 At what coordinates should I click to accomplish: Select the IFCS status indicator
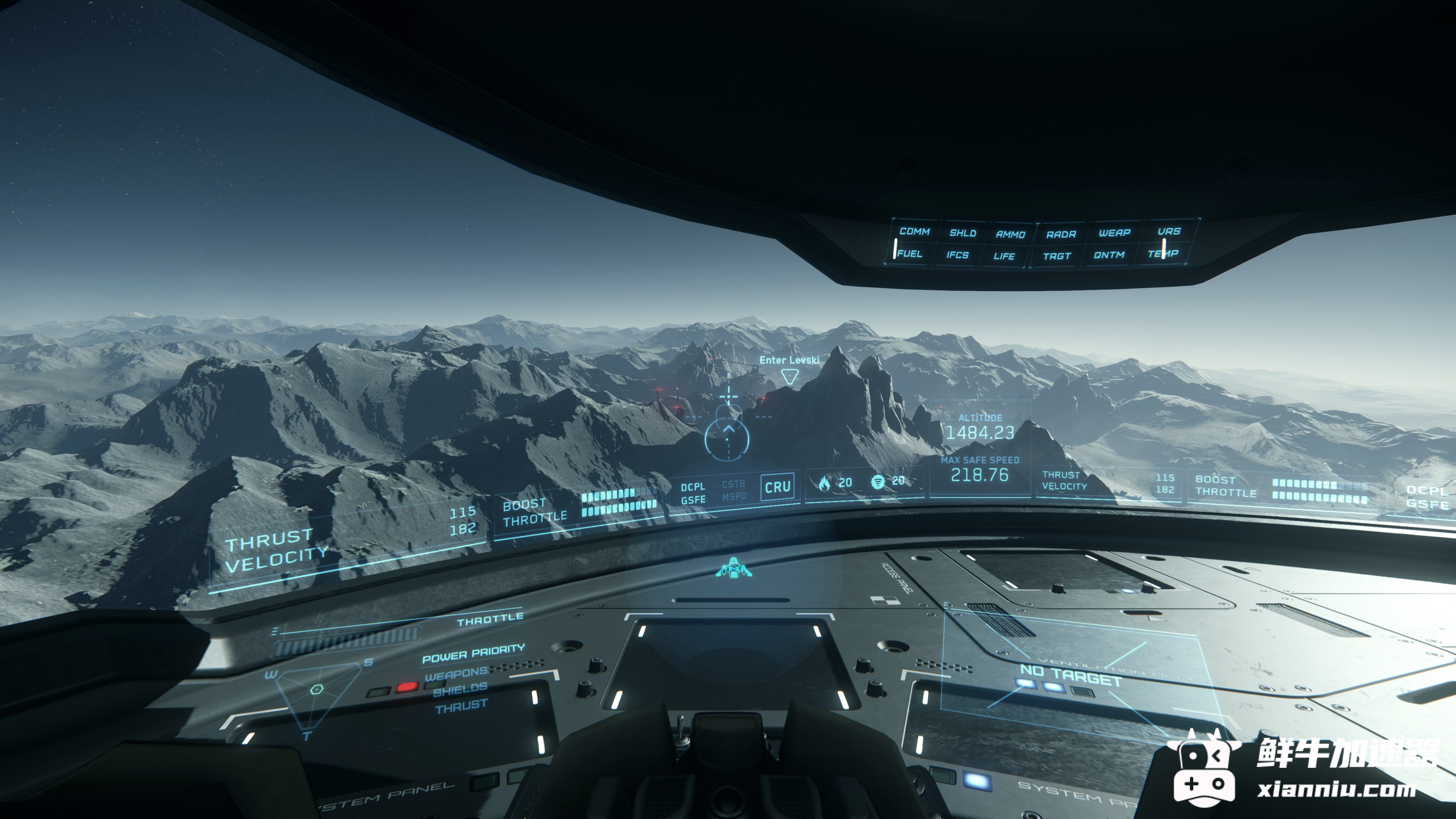click(957, 255)
